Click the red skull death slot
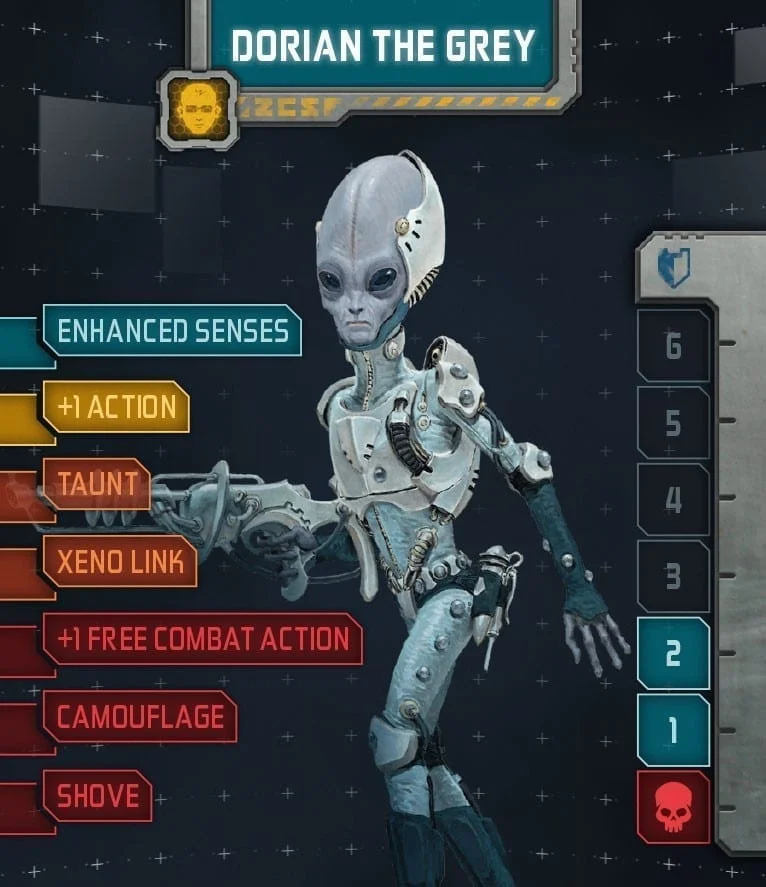 673,807
